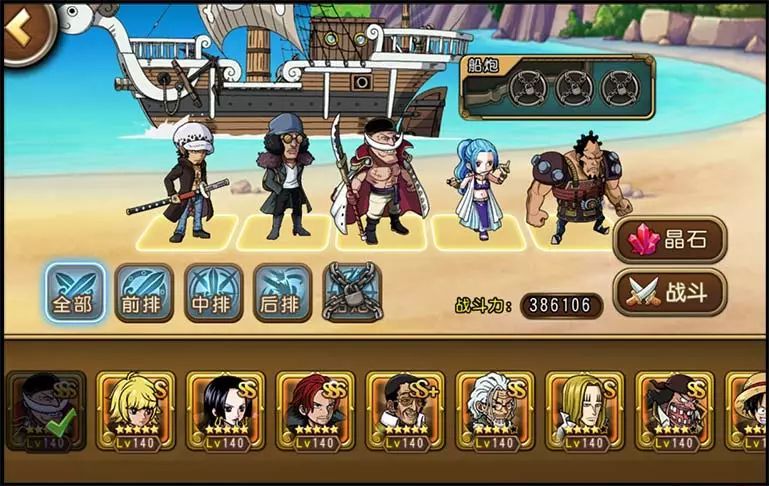Choose the spiky blonde-haired hero portrait
The width and height of the screenshot is (769, 486).
pyautogui.click(x=135, y=410)
